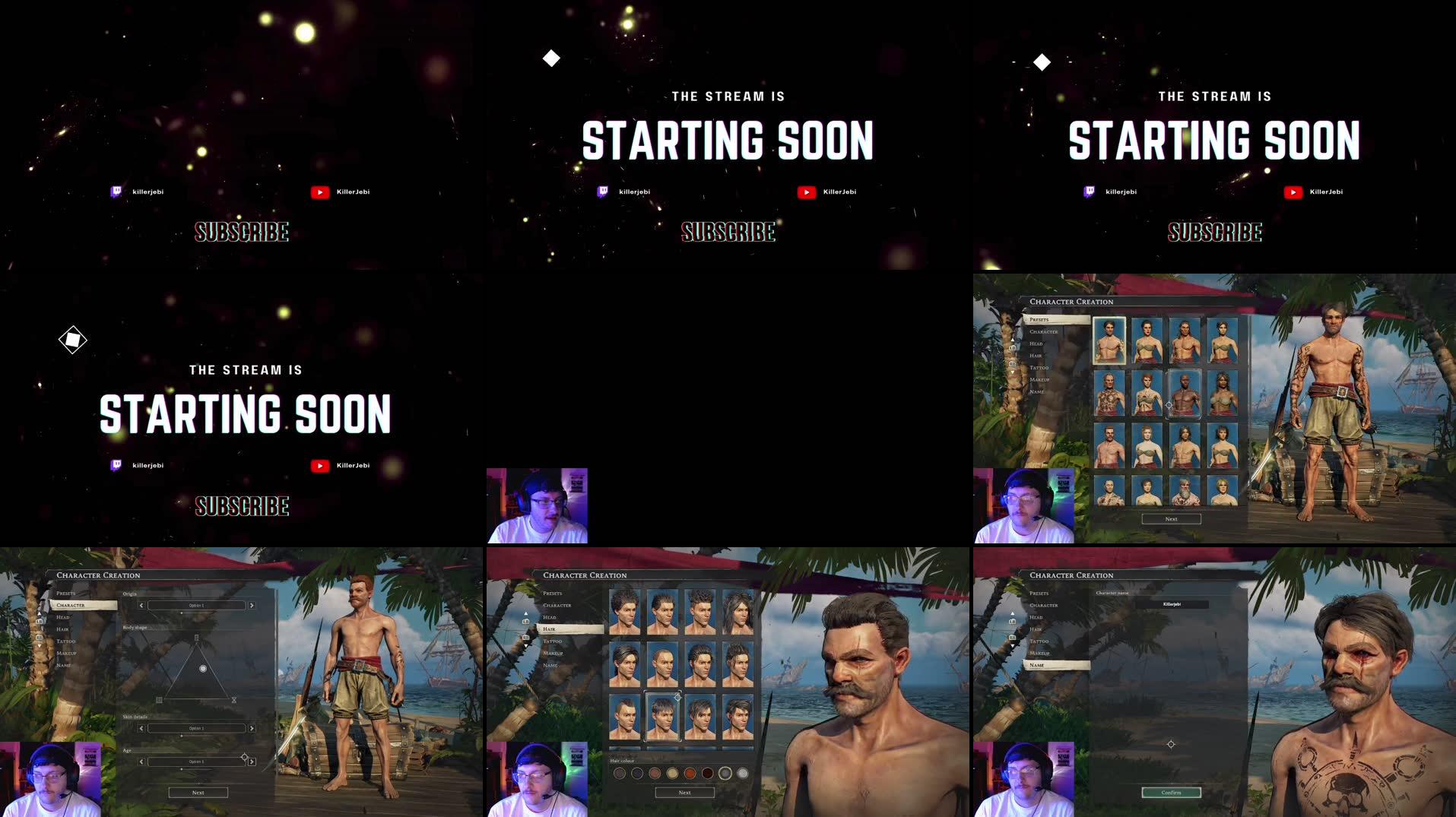Select the dark red Hair colour swatch
1456x817 pixels.
[x=708, y=774]
